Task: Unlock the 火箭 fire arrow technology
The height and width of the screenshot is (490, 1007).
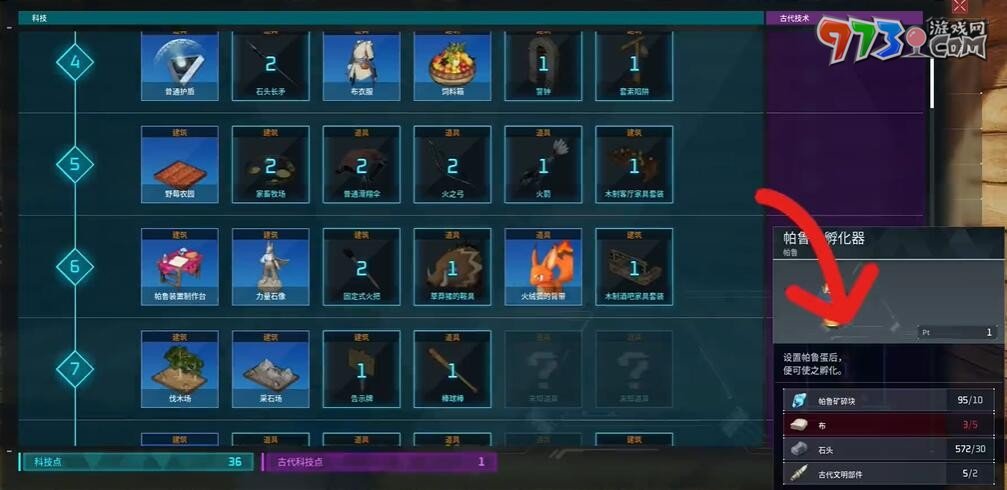Action: pyautogui.click(x=543, y=164)
